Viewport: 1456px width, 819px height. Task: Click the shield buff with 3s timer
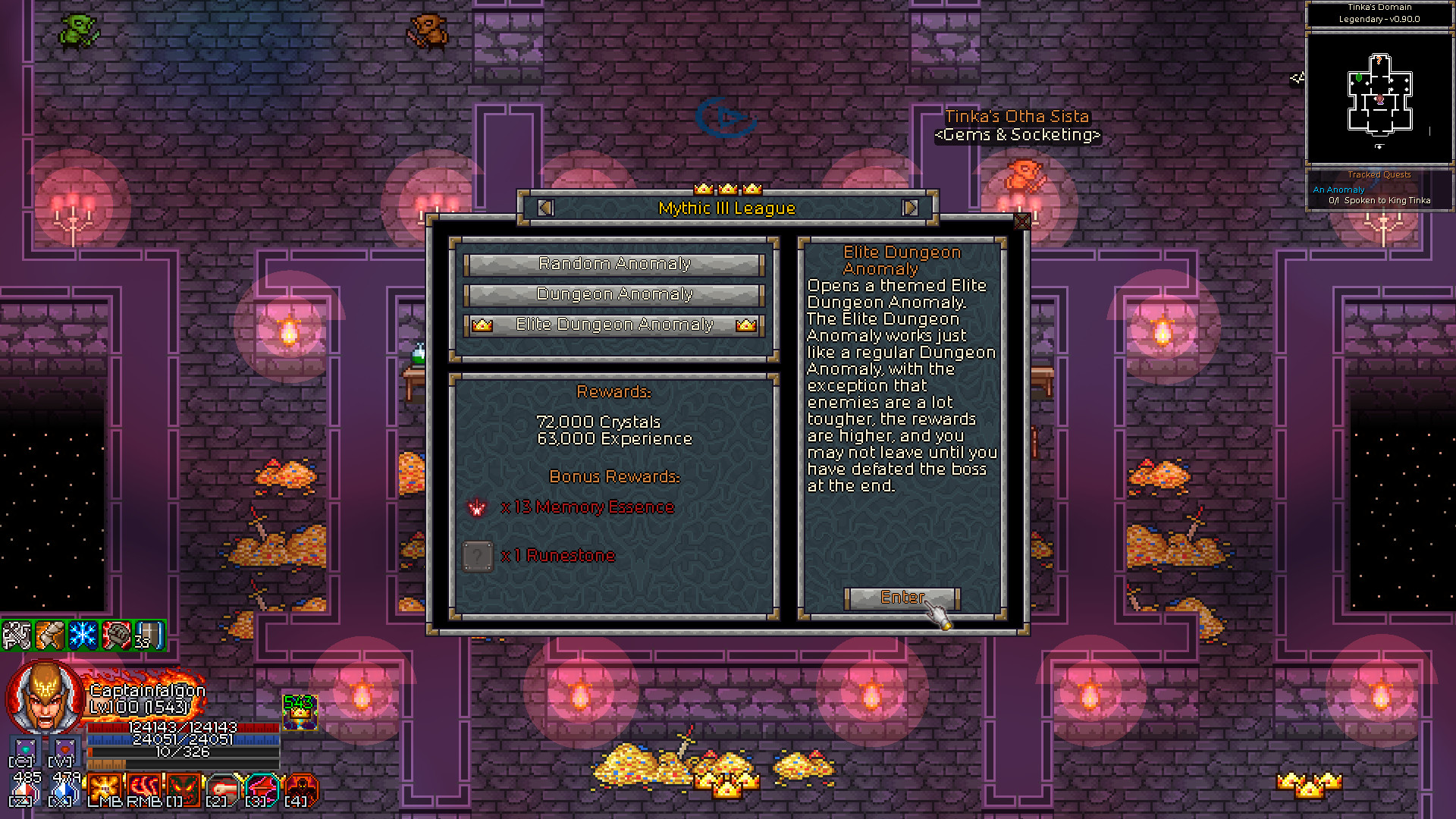(150, 635)
